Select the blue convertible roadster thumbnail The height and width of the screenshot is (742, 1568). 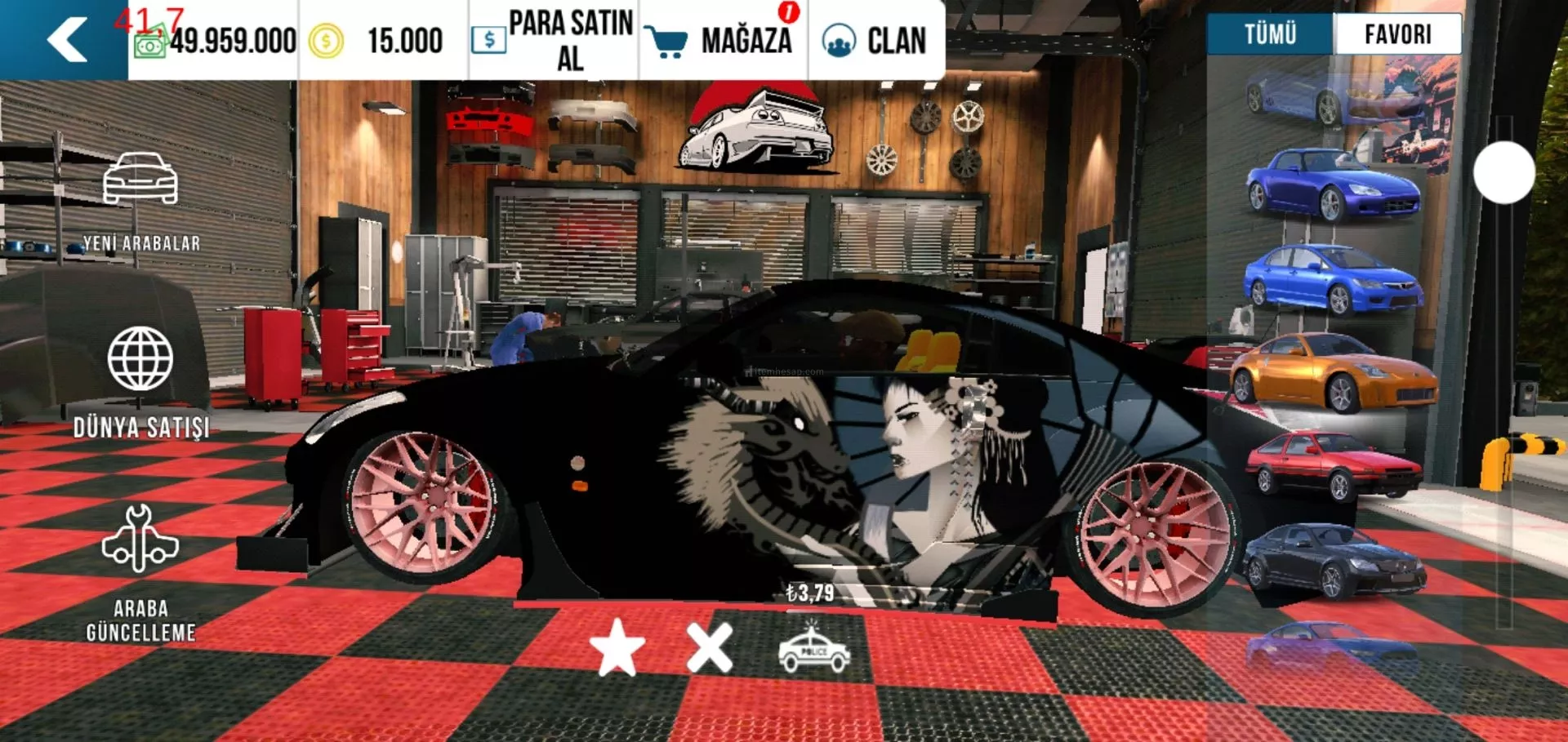(1332, 184)
